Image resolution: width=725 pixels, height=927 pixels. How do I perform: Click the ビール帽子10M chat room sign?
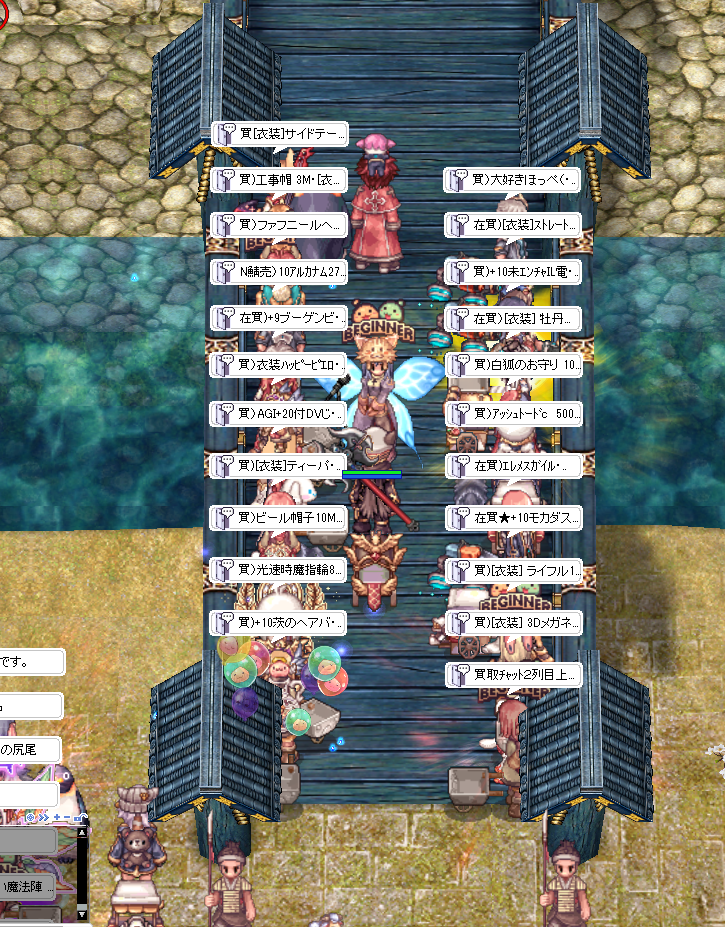[x=279, y=517]
